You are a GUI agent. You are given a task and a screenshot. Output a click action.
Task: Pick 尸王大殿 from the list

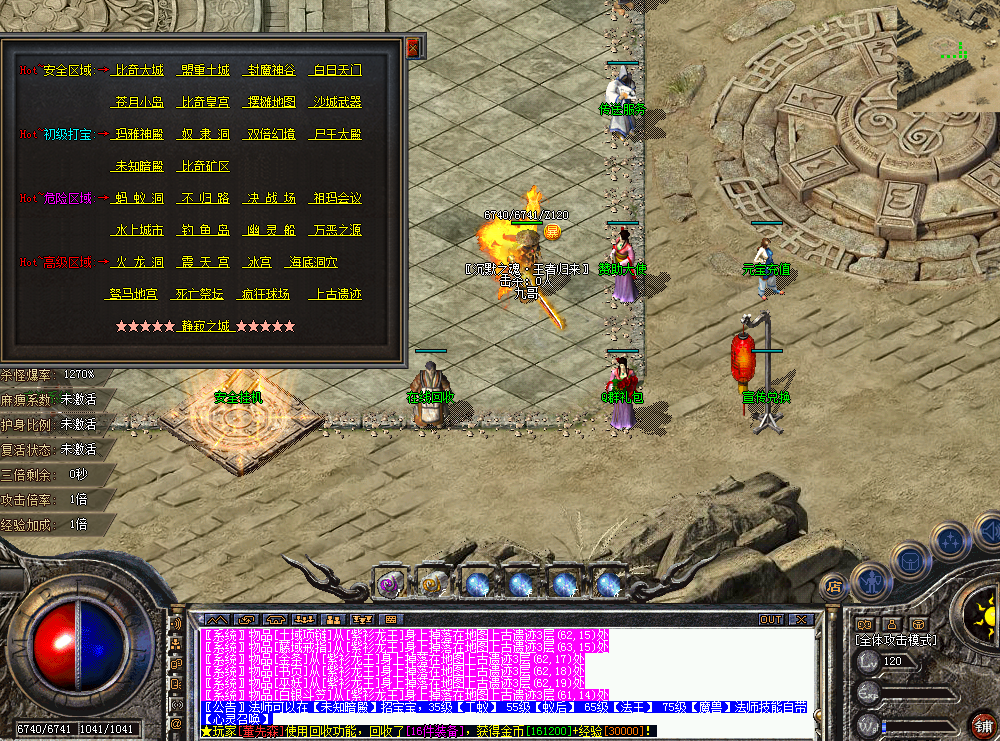click(337, 134)
